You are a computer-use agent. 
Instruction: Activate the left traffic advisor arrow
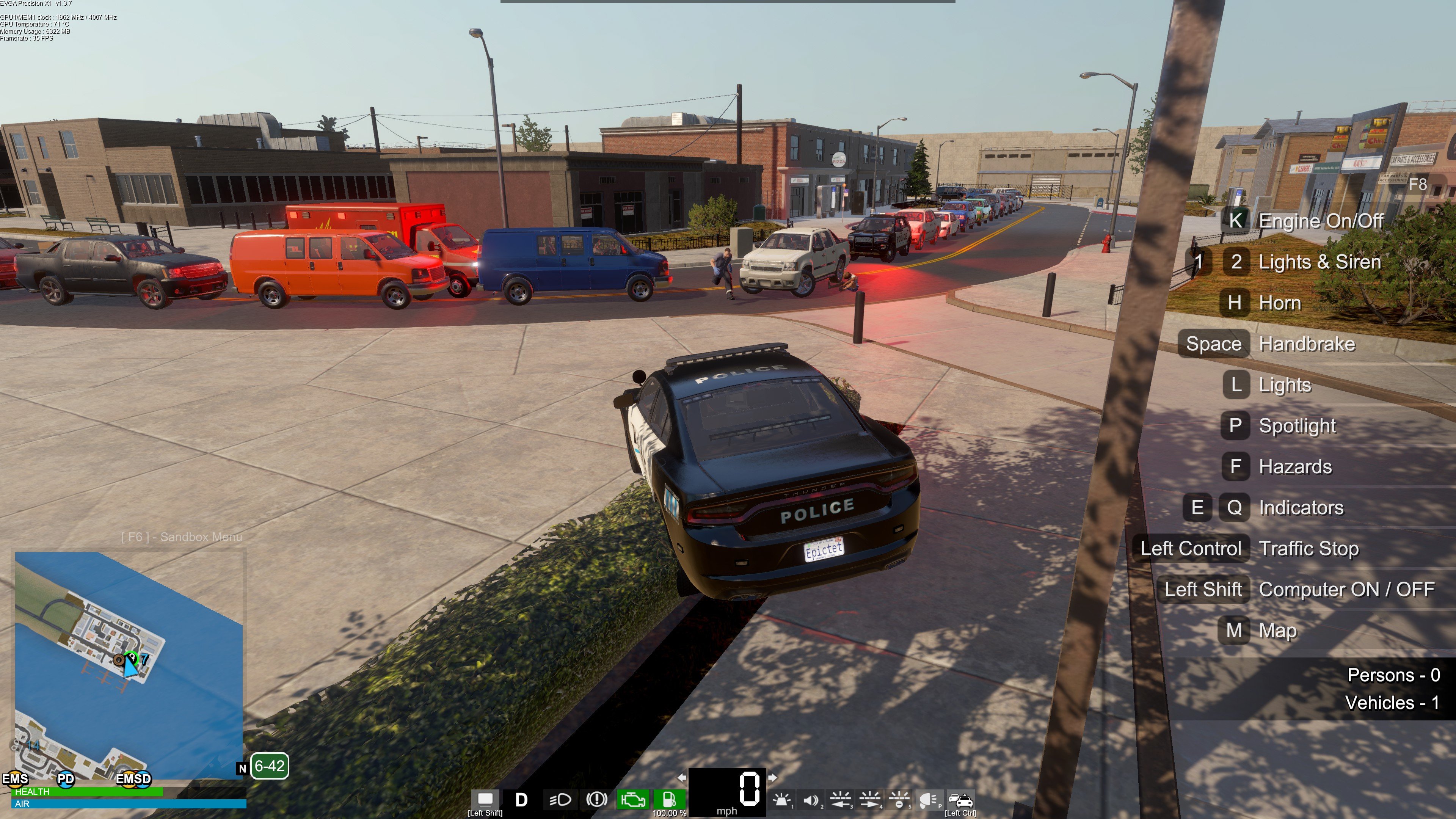point(841,800)
